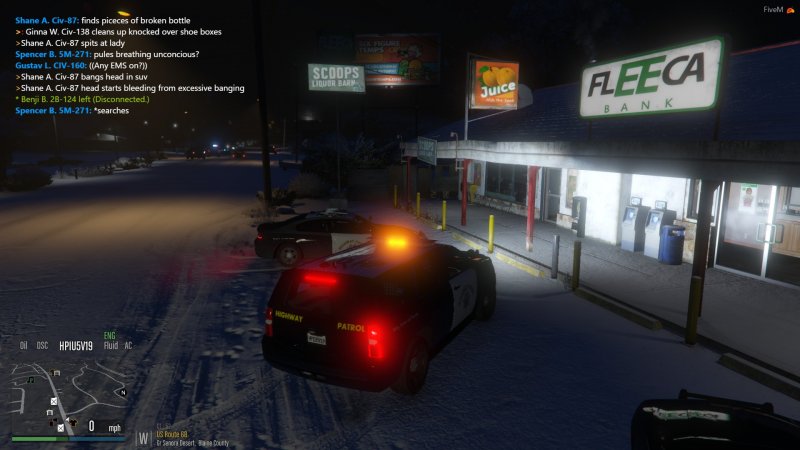Screen dimensions: 800x450
Task: Click the FiveM overlay label
Action: (772, 9)
